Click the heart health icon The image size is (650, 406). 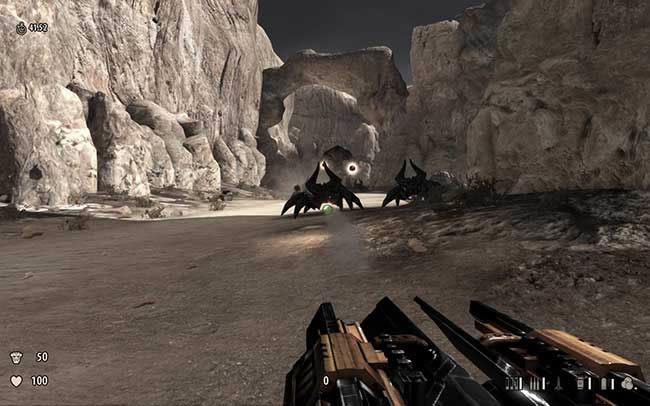coord(16,381)
